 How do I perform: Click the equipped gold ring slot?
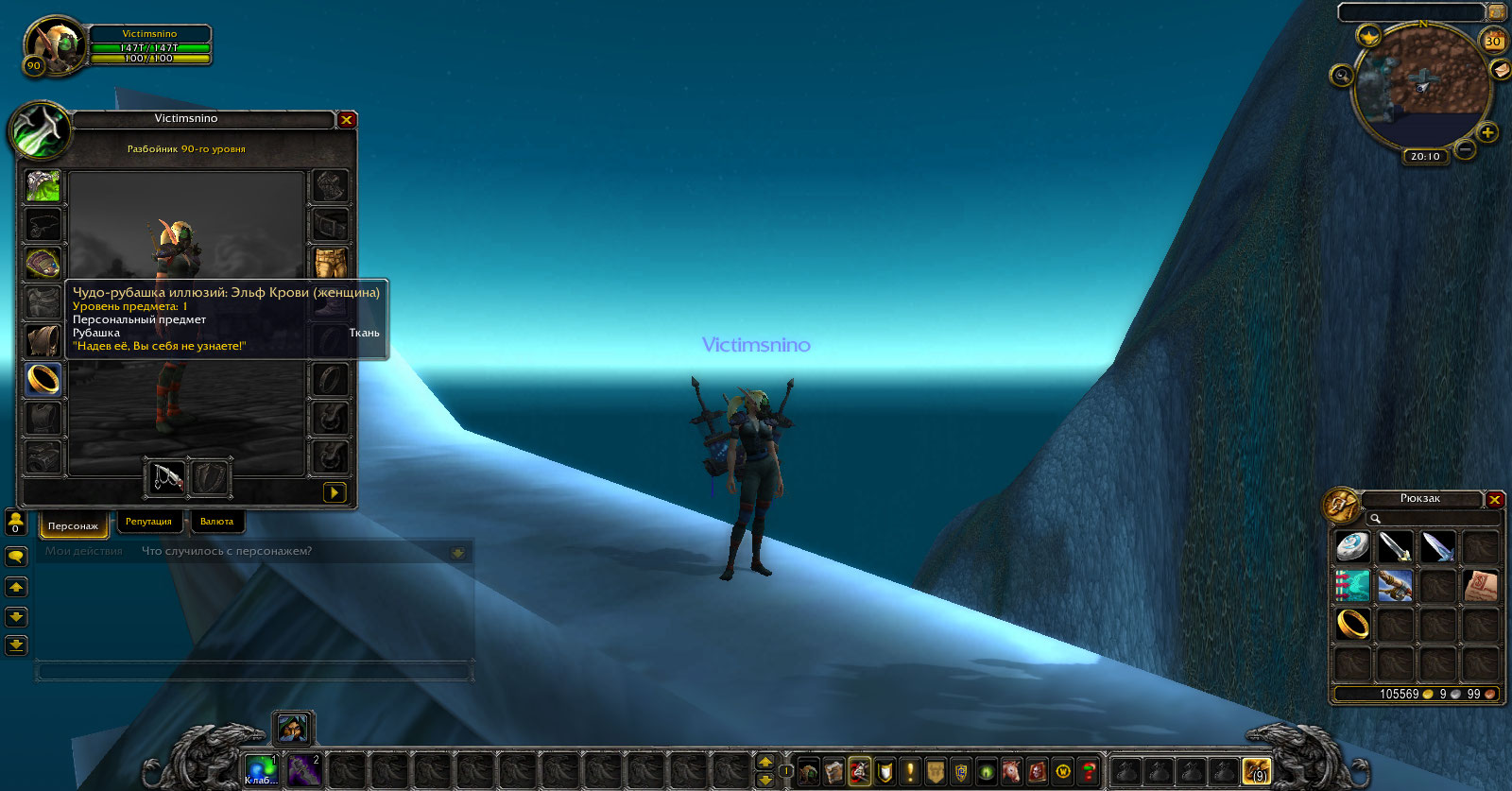coord(43,379)
